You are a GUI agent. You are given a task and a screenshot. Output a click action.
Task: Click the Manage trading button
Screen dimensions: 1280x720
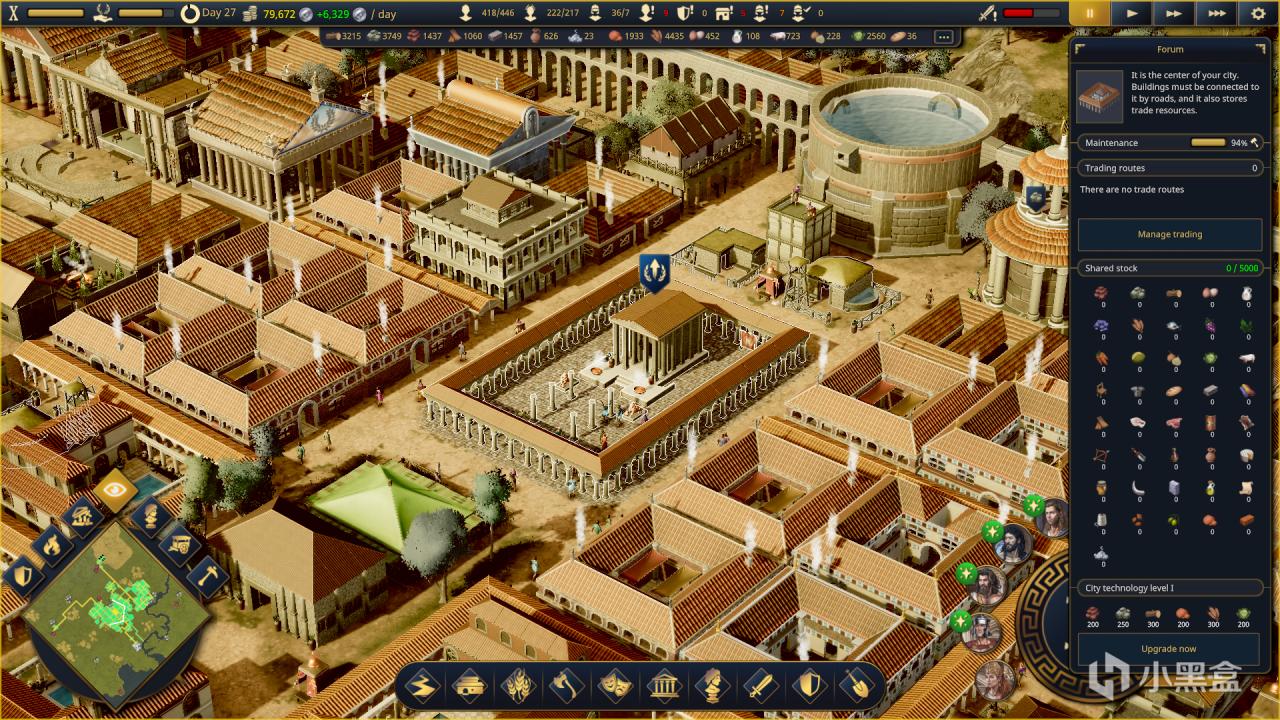1169,234
